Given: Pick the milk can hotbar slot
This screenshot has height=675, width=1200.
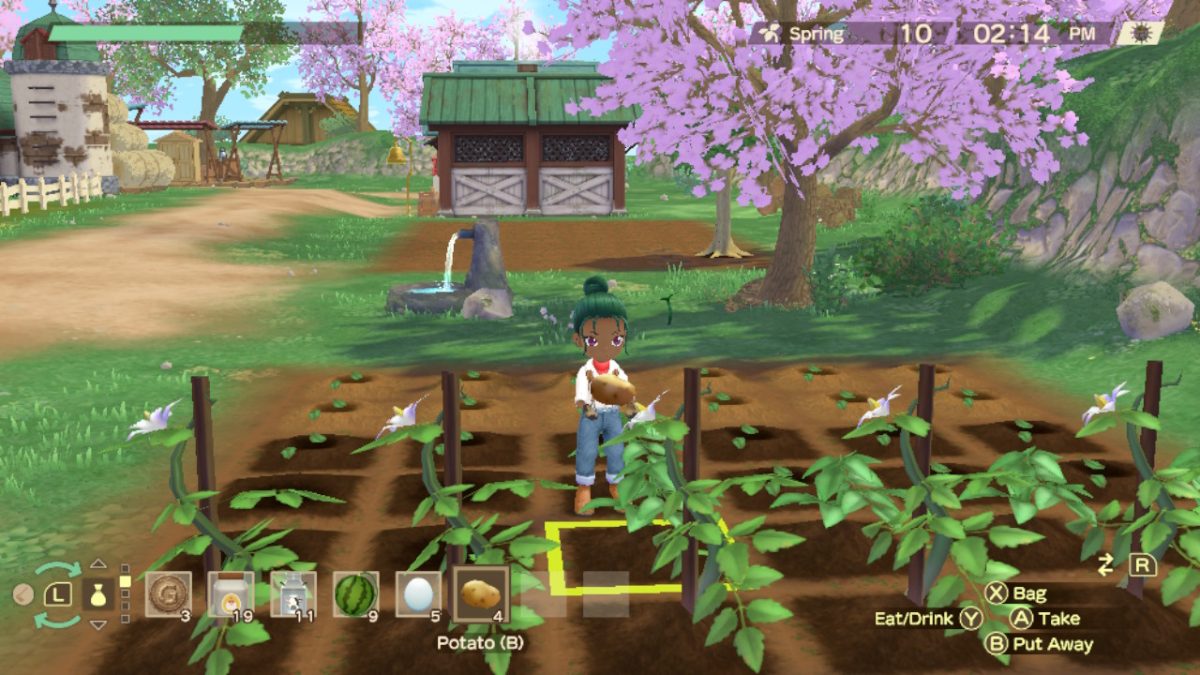Looking at the screenshot, I should (293, 594).
